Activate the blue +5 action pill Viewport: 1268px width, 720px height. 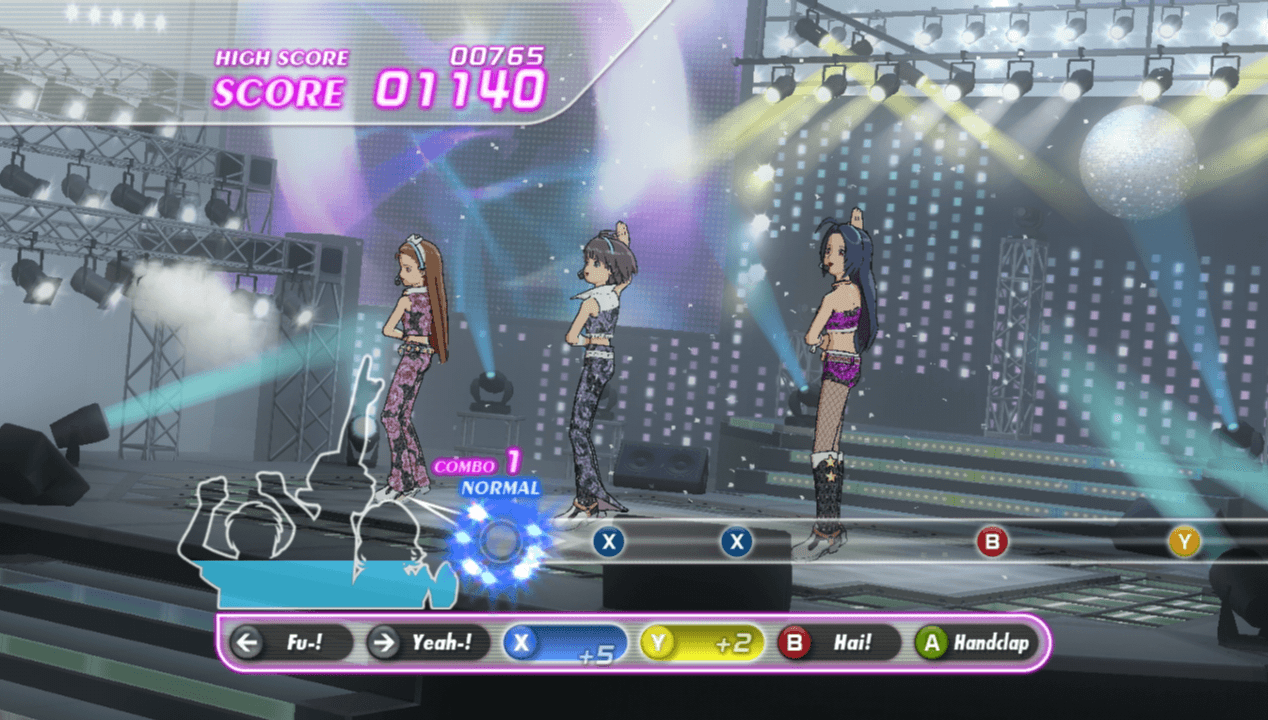coord(565,643)
